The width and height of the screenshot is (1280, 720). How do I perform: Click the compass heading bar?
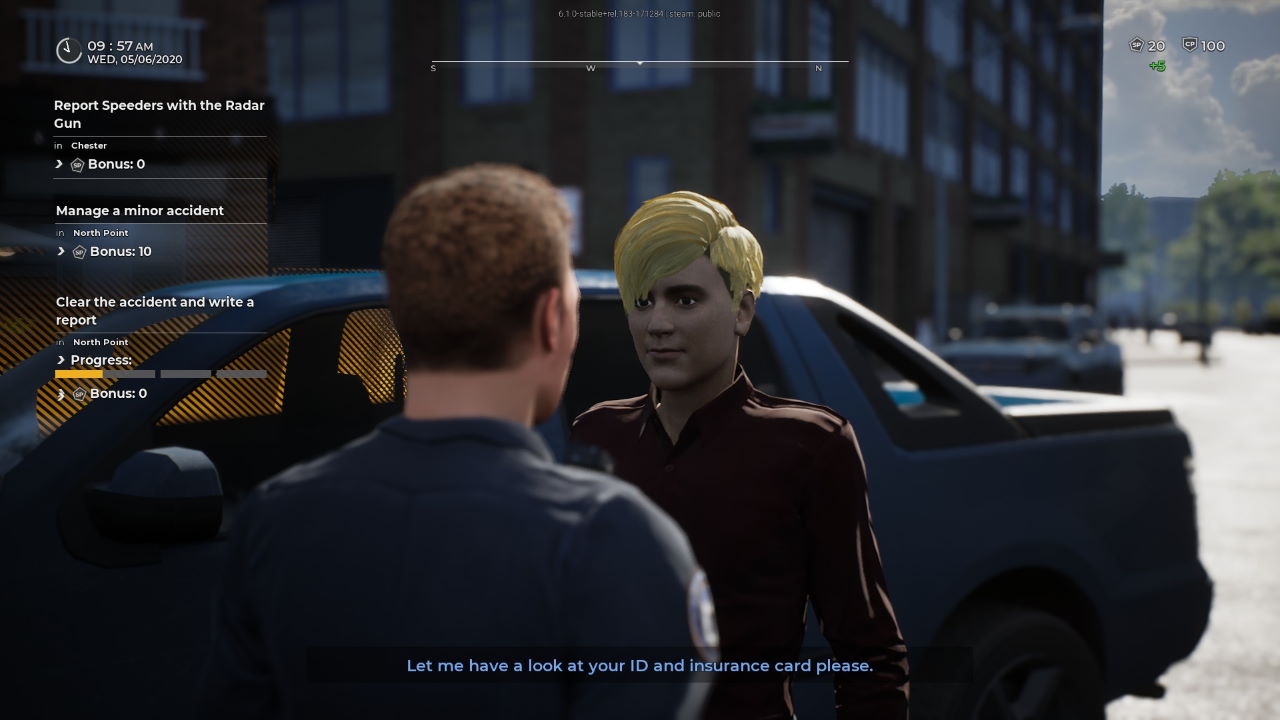pos(640,63)
